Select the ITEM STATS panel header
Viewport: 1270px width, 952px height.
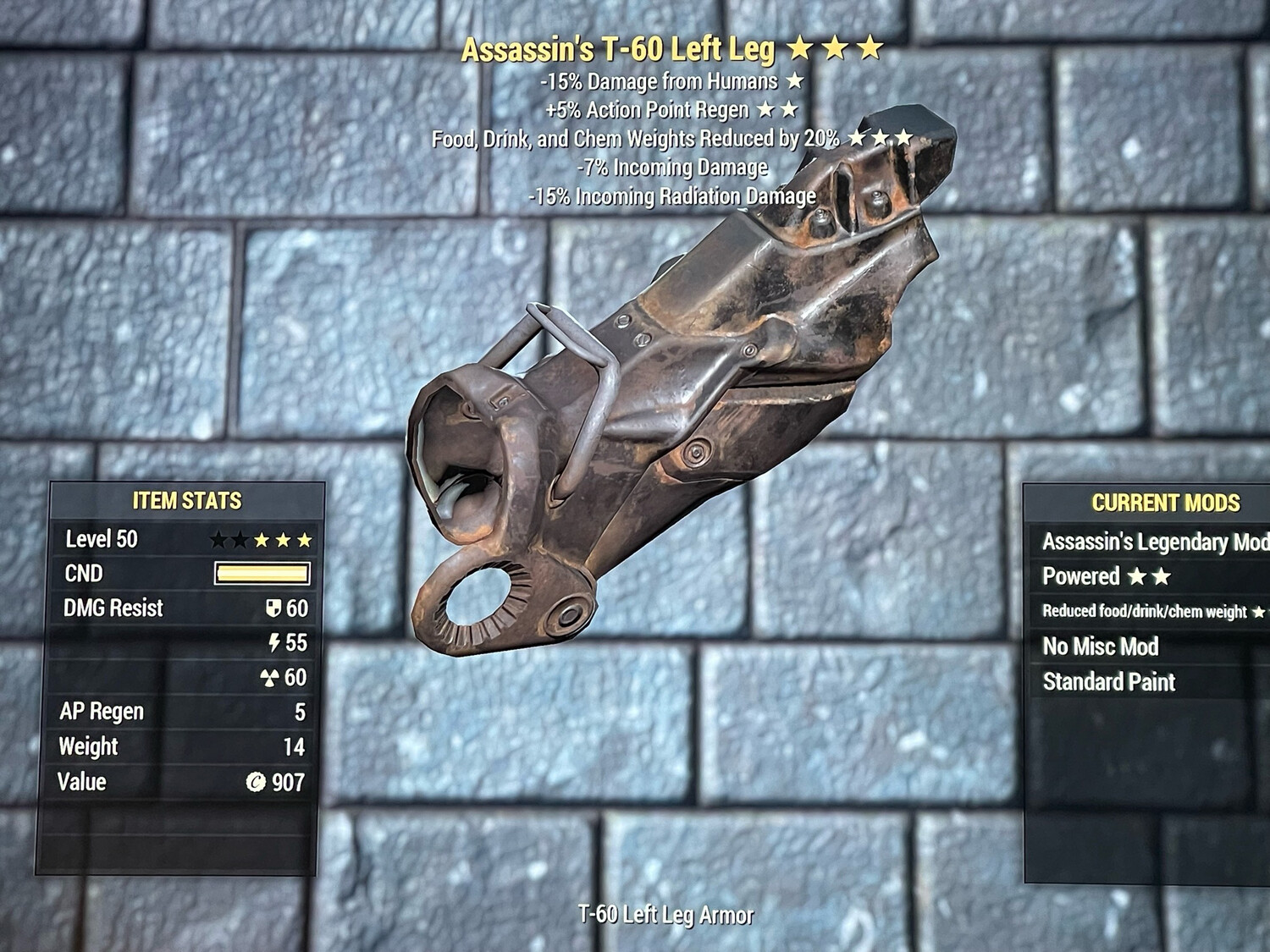click(x=185, y=501)
